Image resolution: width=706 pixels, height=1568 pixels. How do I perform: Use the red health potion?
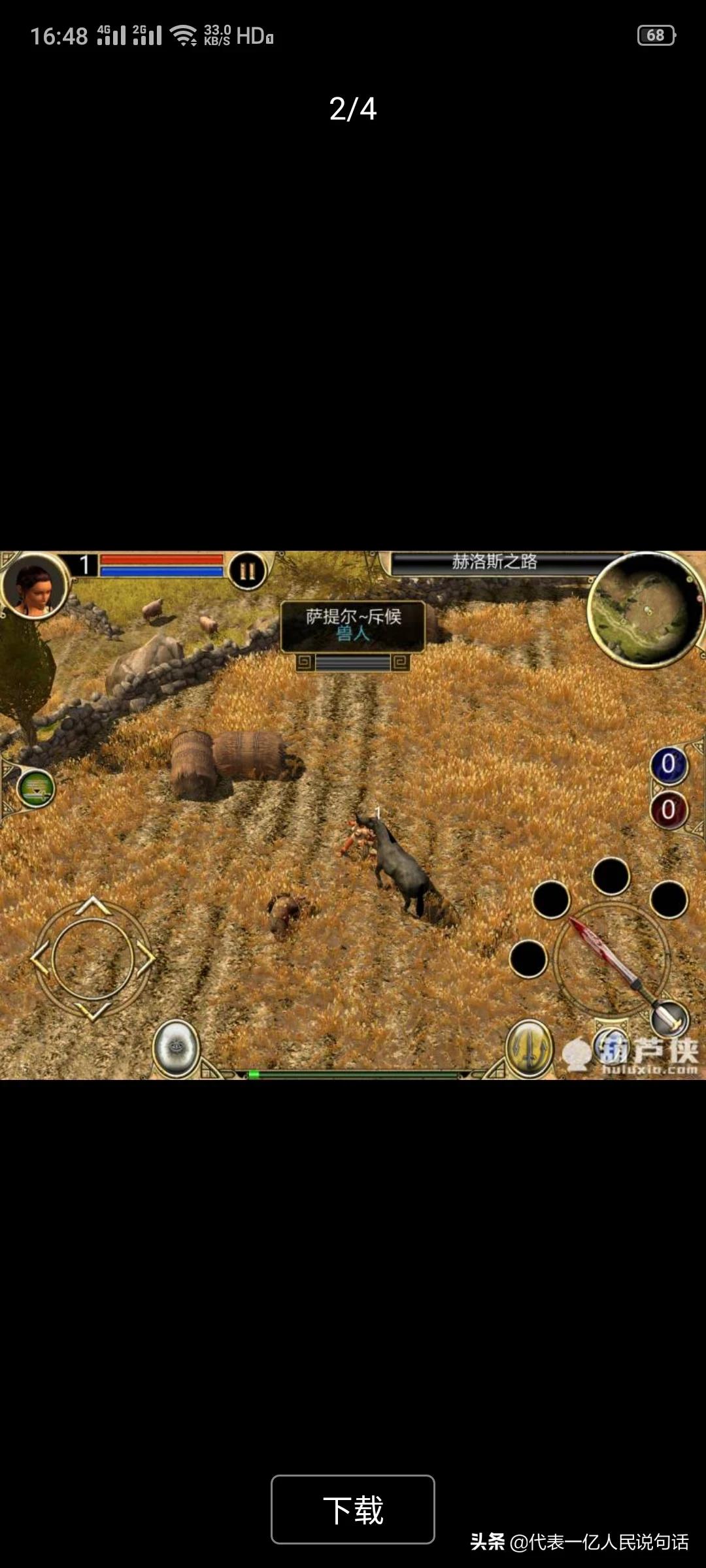[668, 810]
